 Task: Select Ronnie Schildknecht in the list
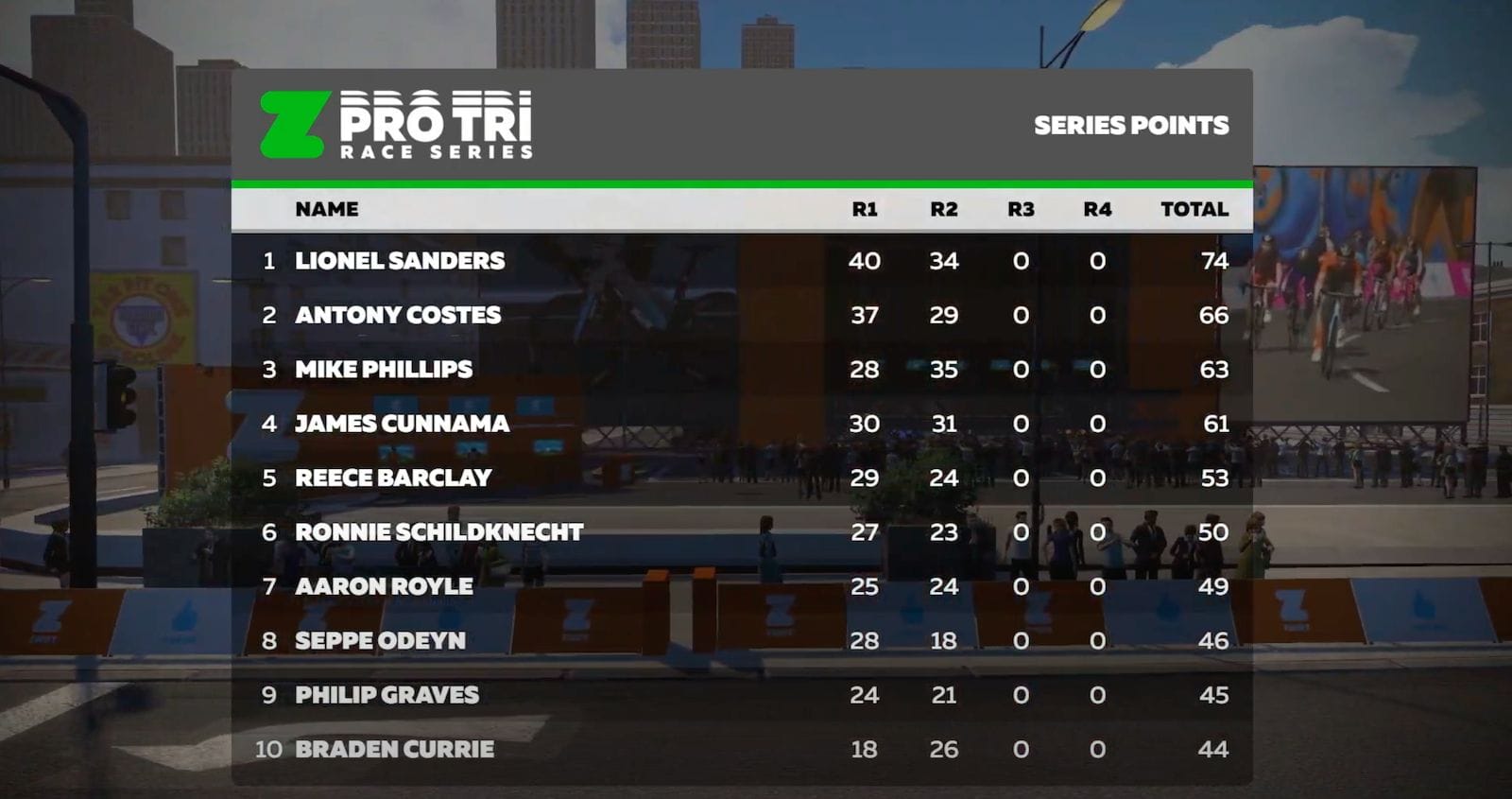[438, 532]
